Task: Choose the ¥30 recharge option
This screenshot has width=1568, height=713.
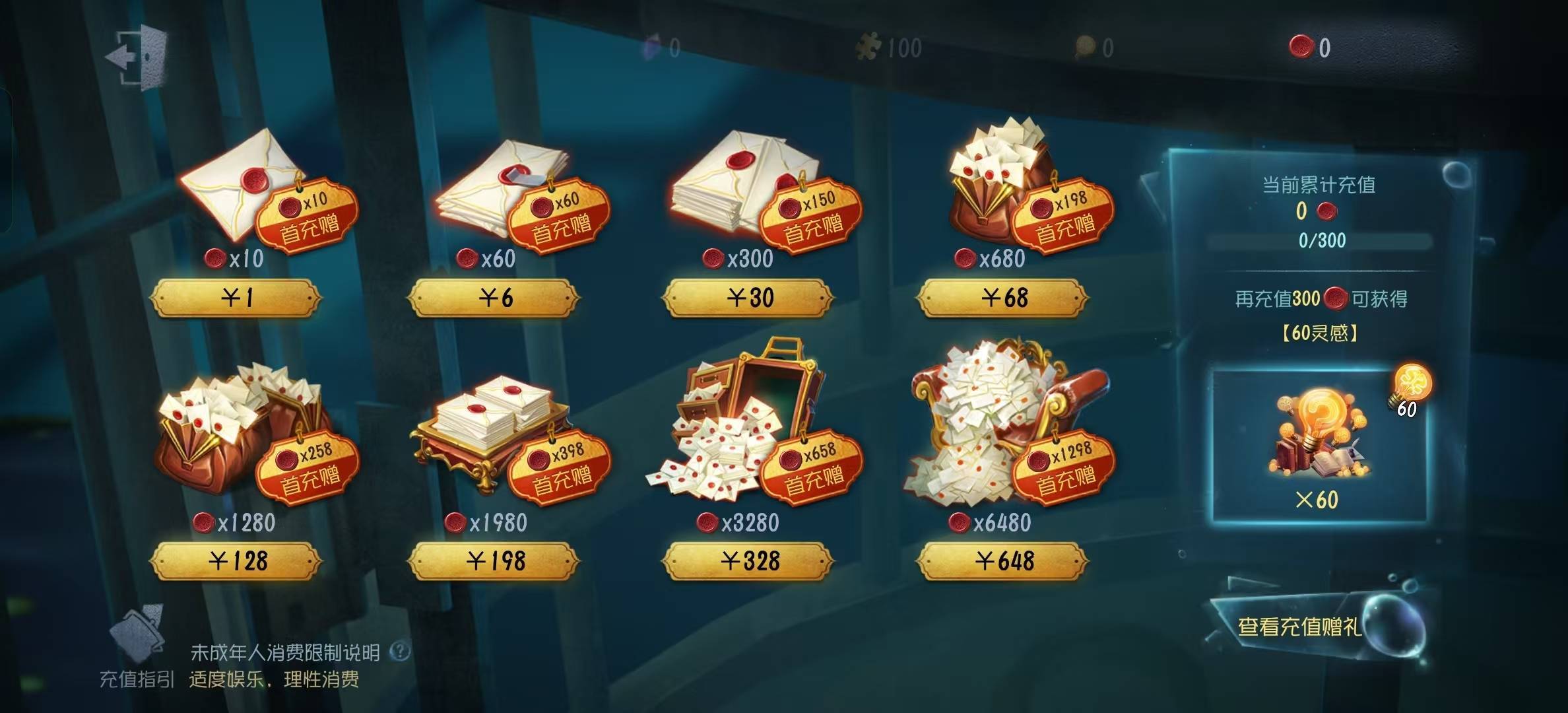Action: [748, 298]
